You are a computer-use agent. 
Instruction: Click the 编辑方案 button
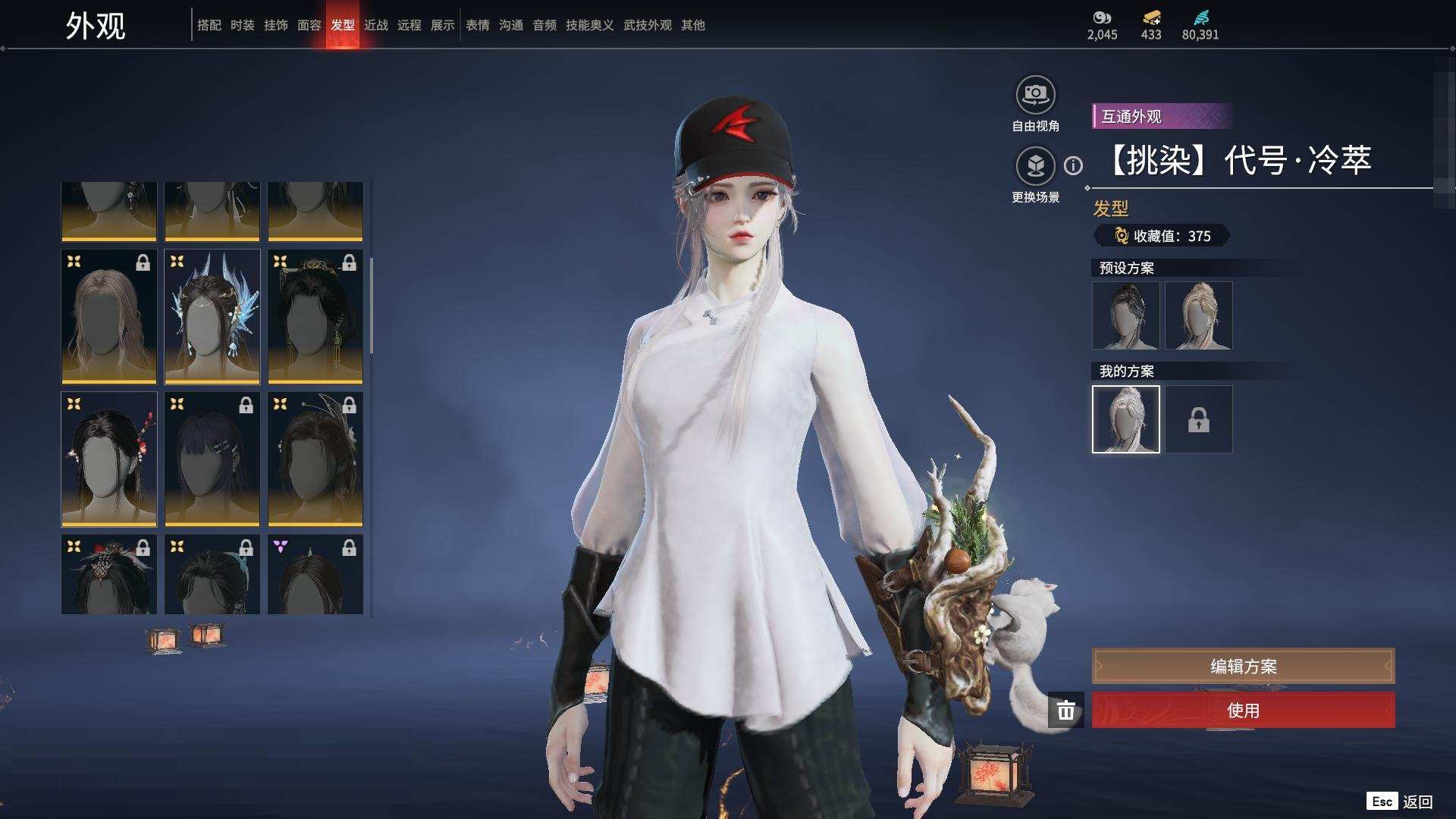click(x=1243, y=667)
